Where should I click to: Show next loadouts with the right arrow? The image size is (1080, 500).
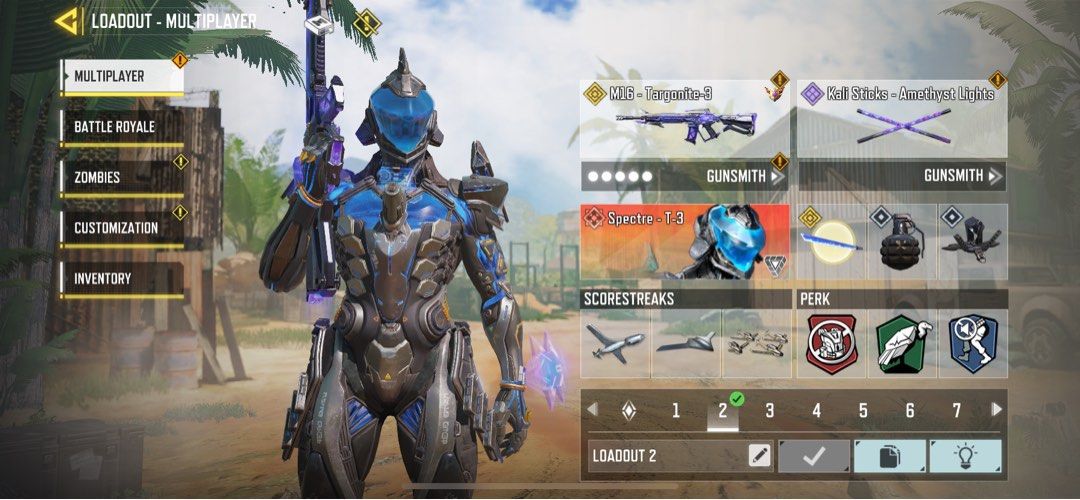point(996,409)
